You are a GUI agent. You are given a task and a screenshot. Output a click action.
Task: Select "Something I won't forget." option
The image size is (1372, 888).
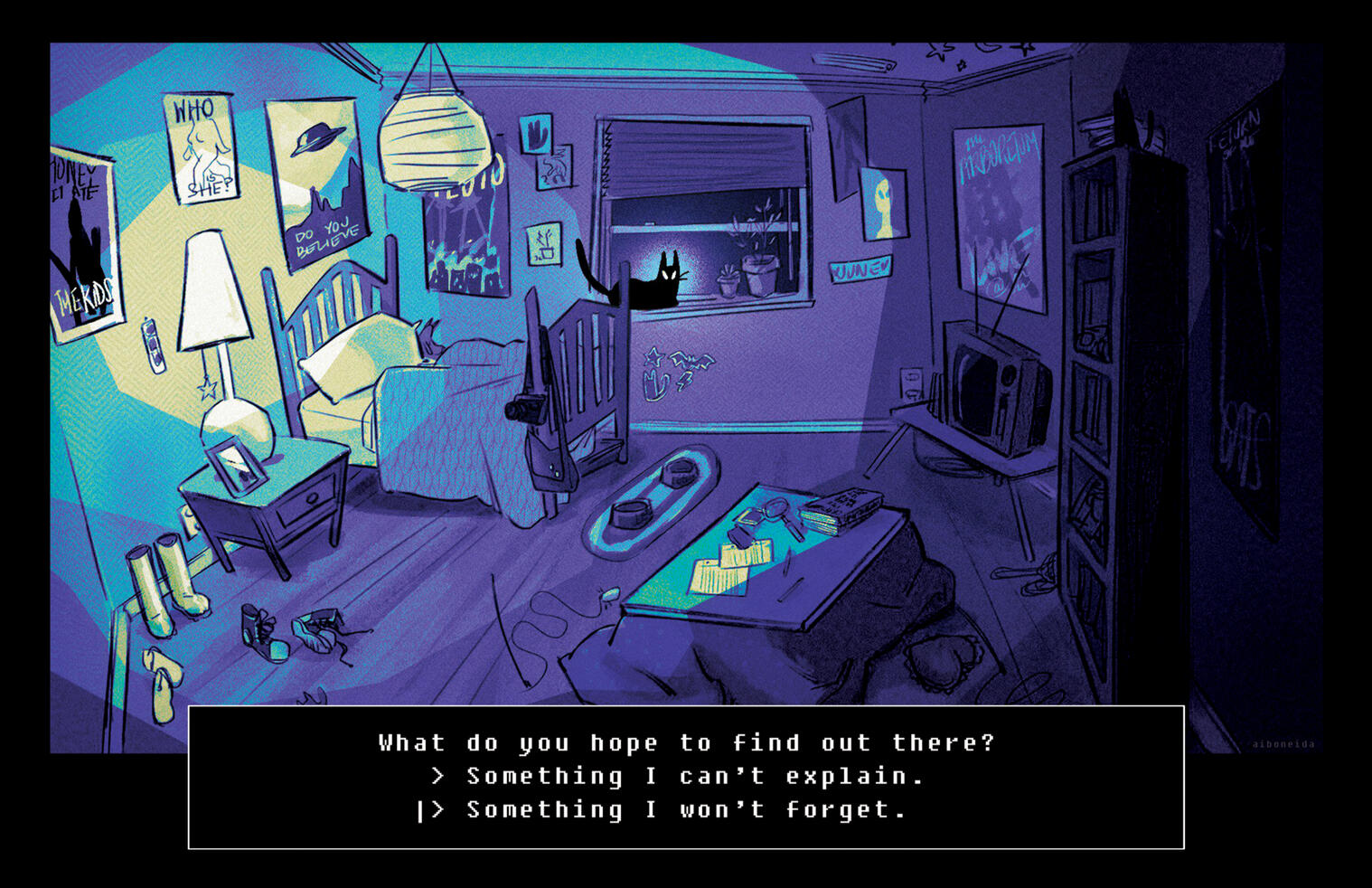685,810
